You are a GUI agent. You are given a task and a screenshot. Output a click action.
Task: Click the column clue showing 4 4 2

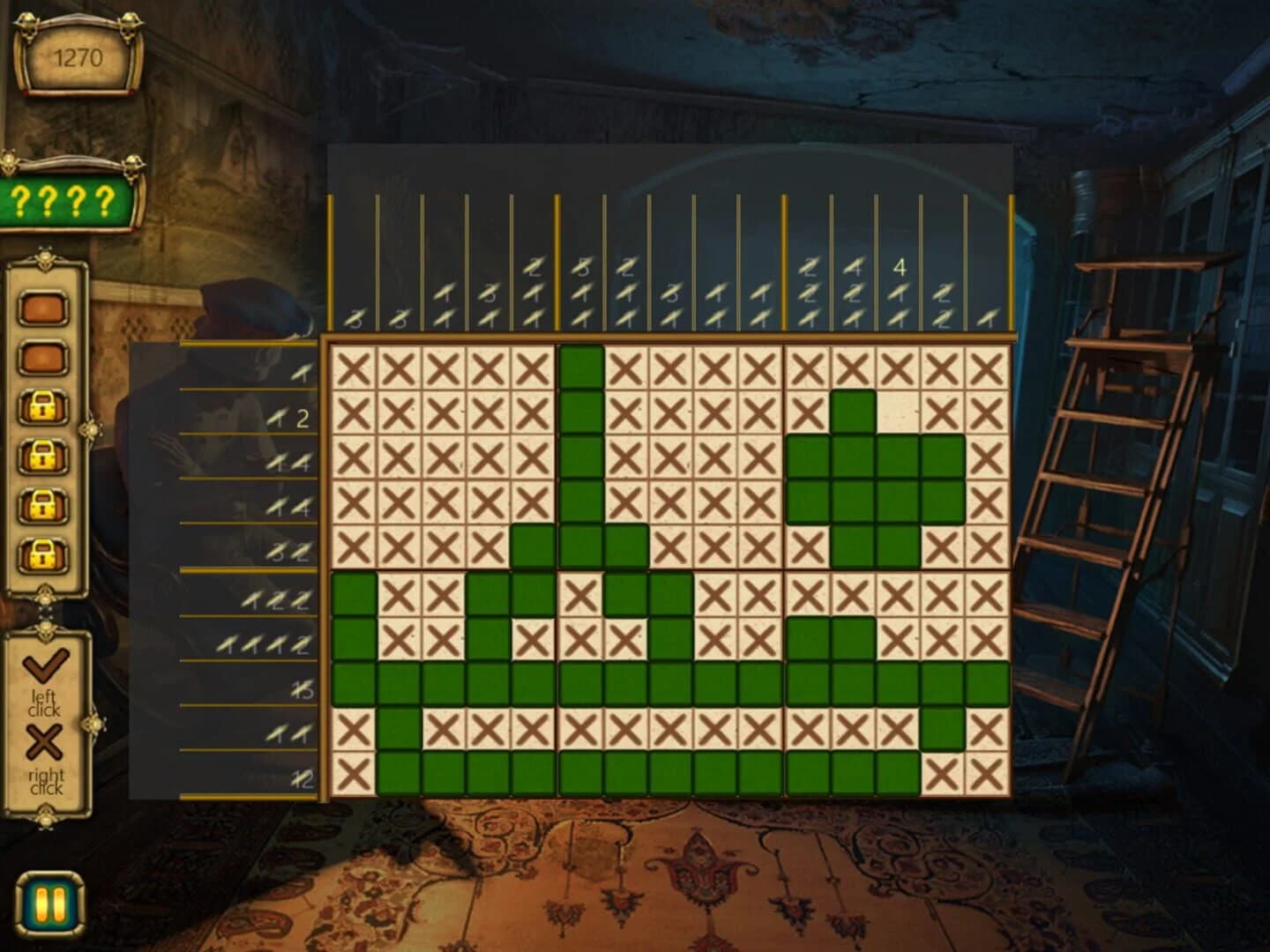[x=852, y=291]
